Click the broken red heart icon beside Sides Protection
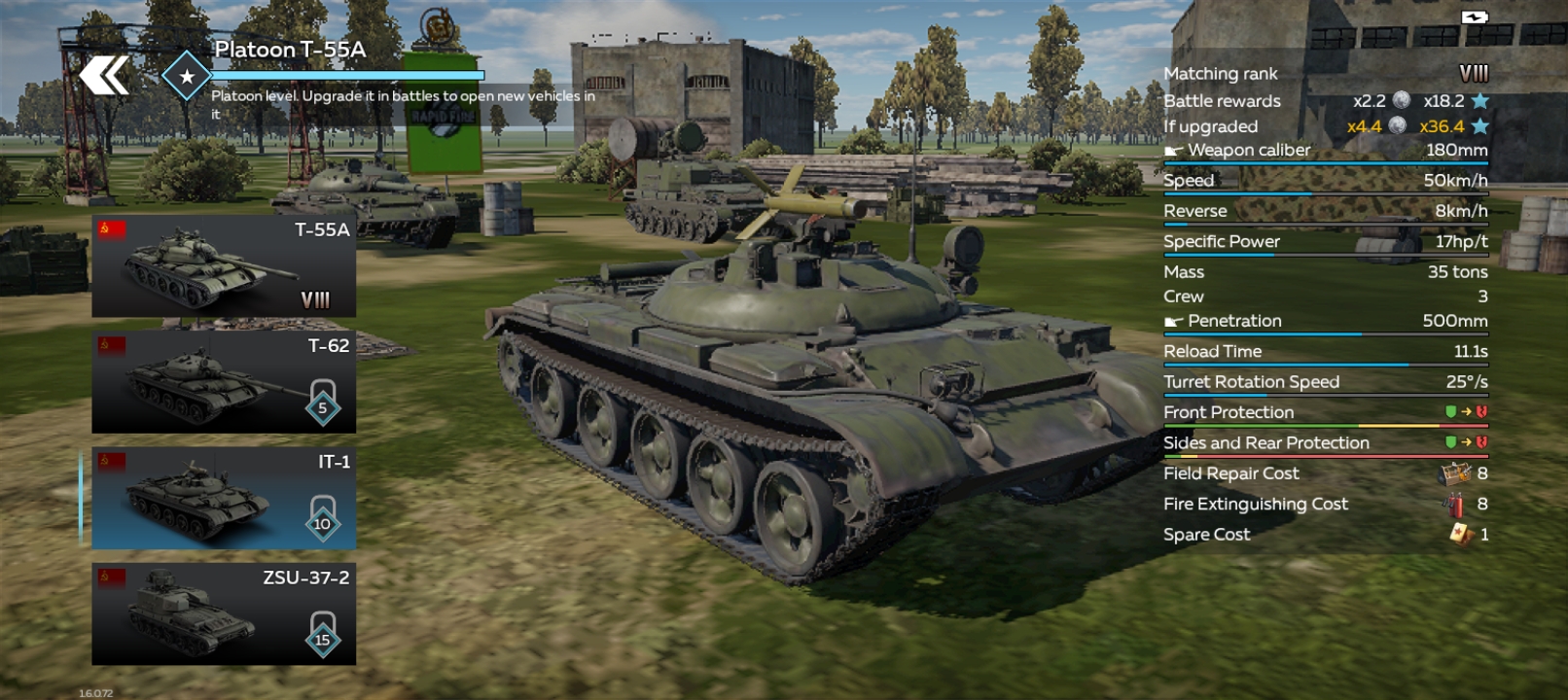 pos(1479,442)
